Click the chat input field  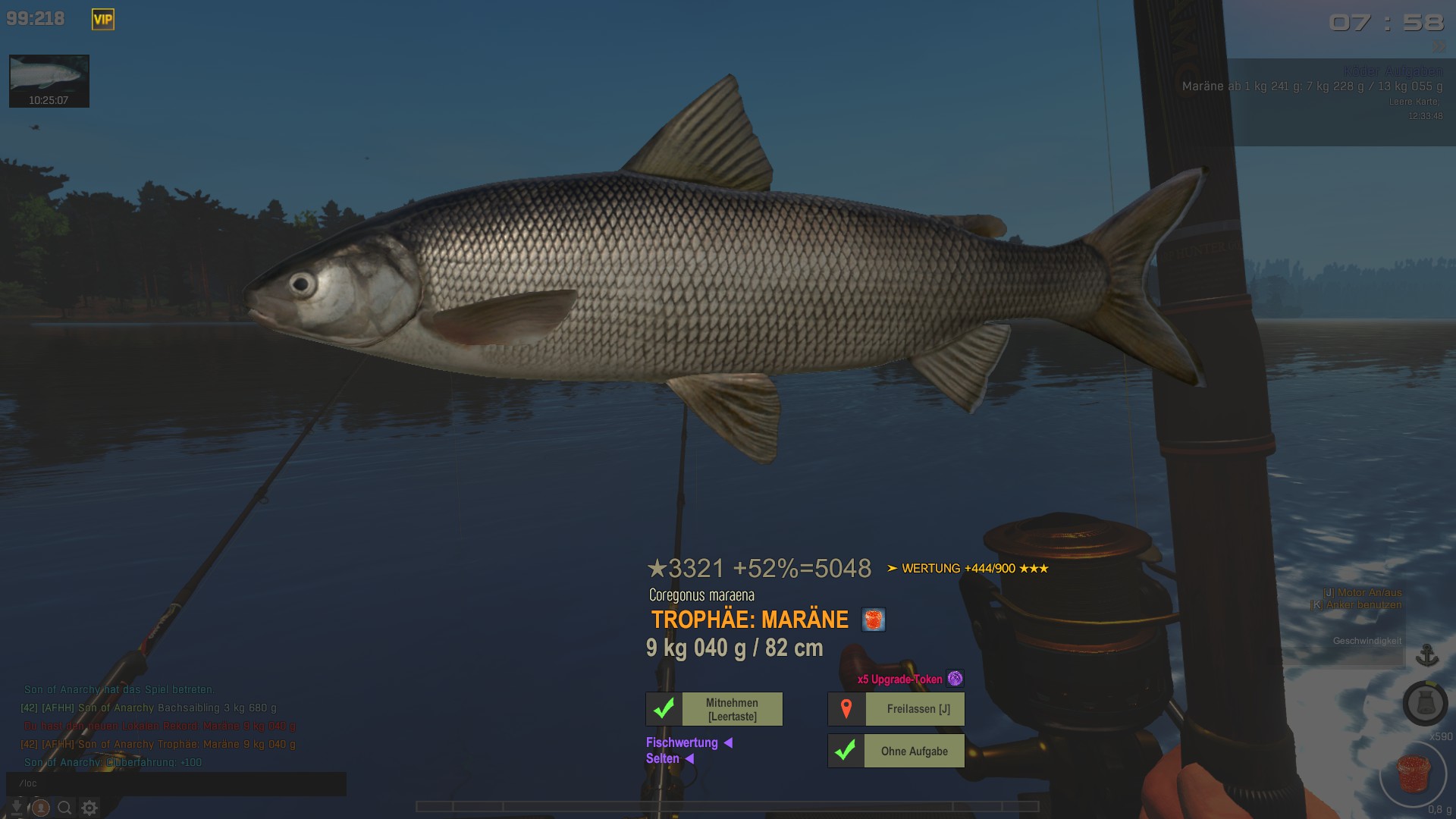[x=176, y=783]
